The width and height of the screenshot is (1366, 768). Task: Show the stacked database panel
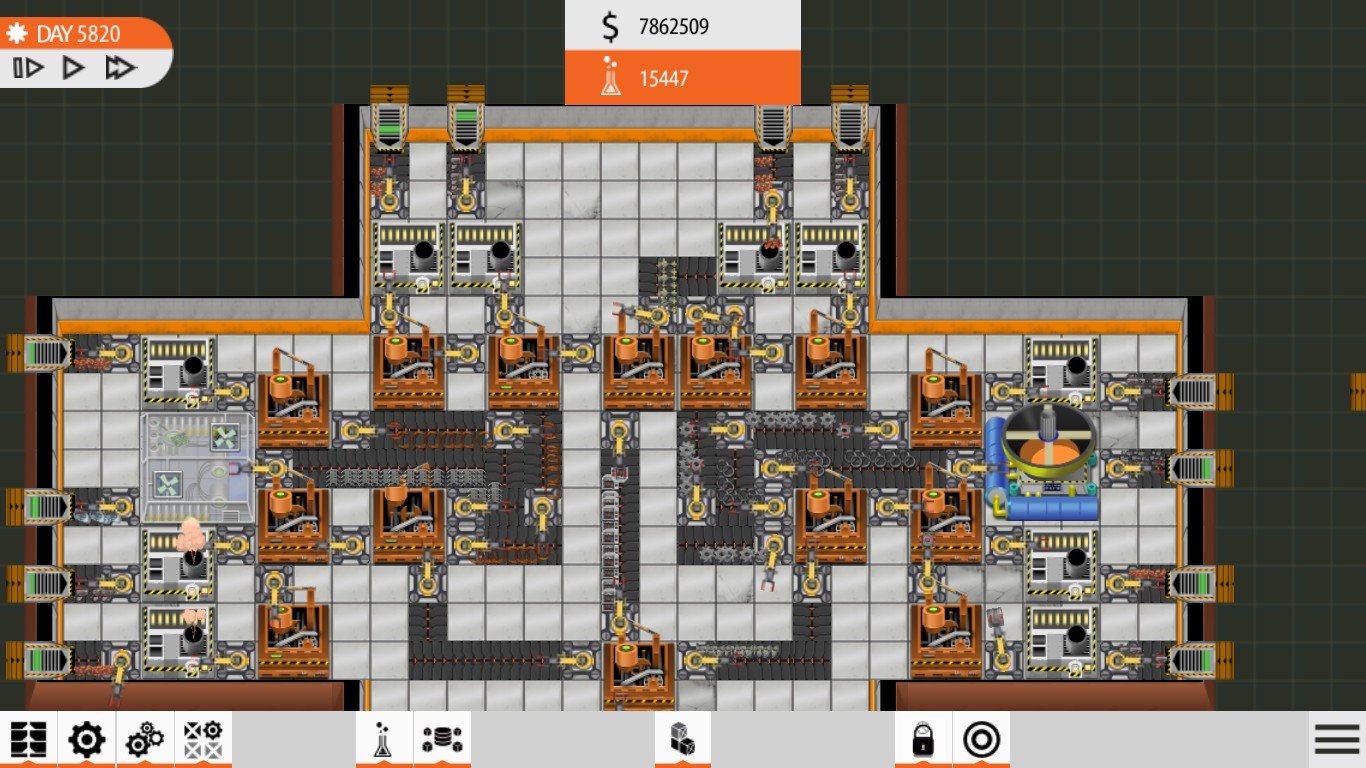pyautogui.click(x=441, y=740)
